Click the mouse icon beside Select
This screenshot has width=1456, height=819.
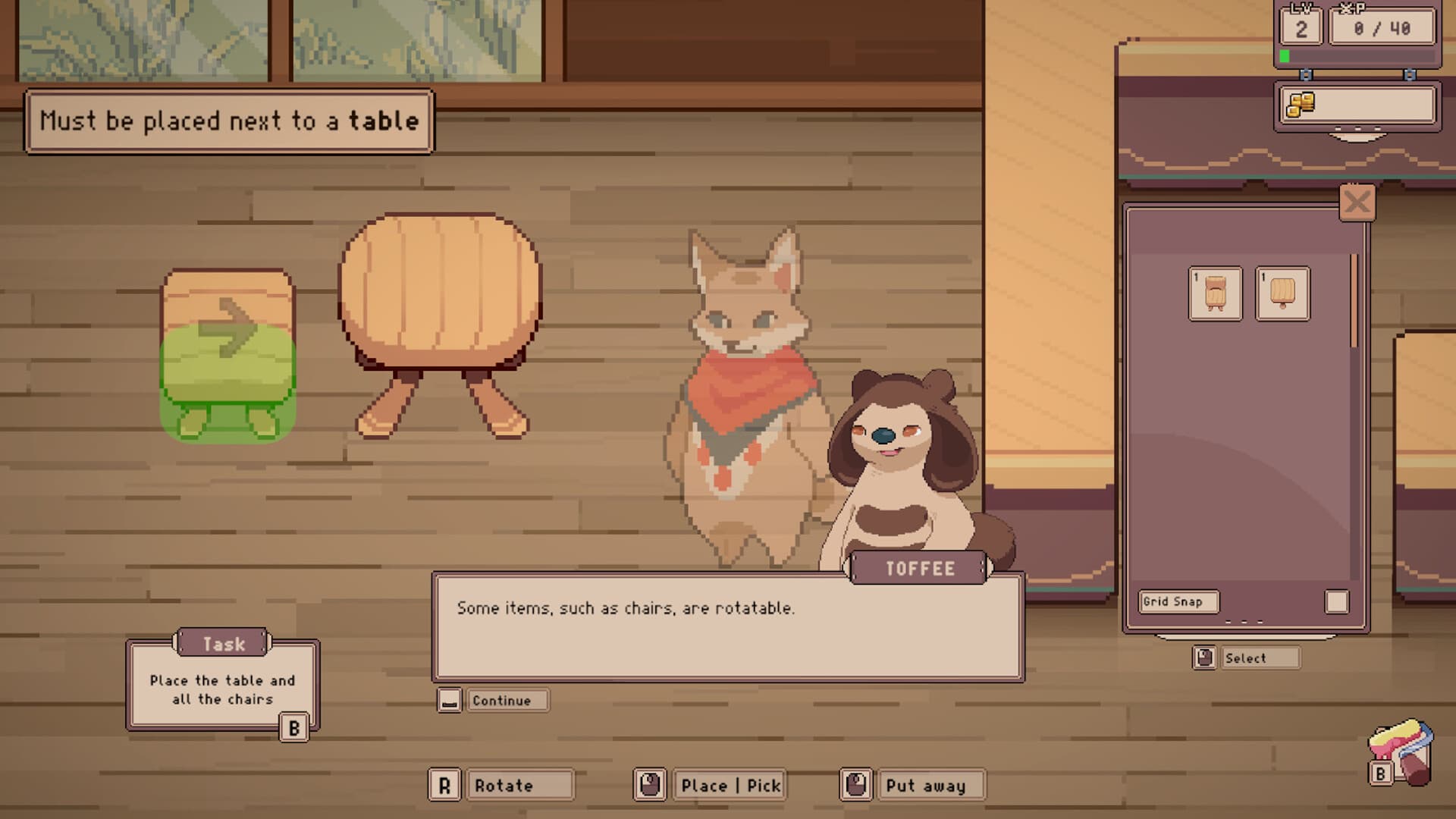pyautogui.click(x=1207, y=657)
